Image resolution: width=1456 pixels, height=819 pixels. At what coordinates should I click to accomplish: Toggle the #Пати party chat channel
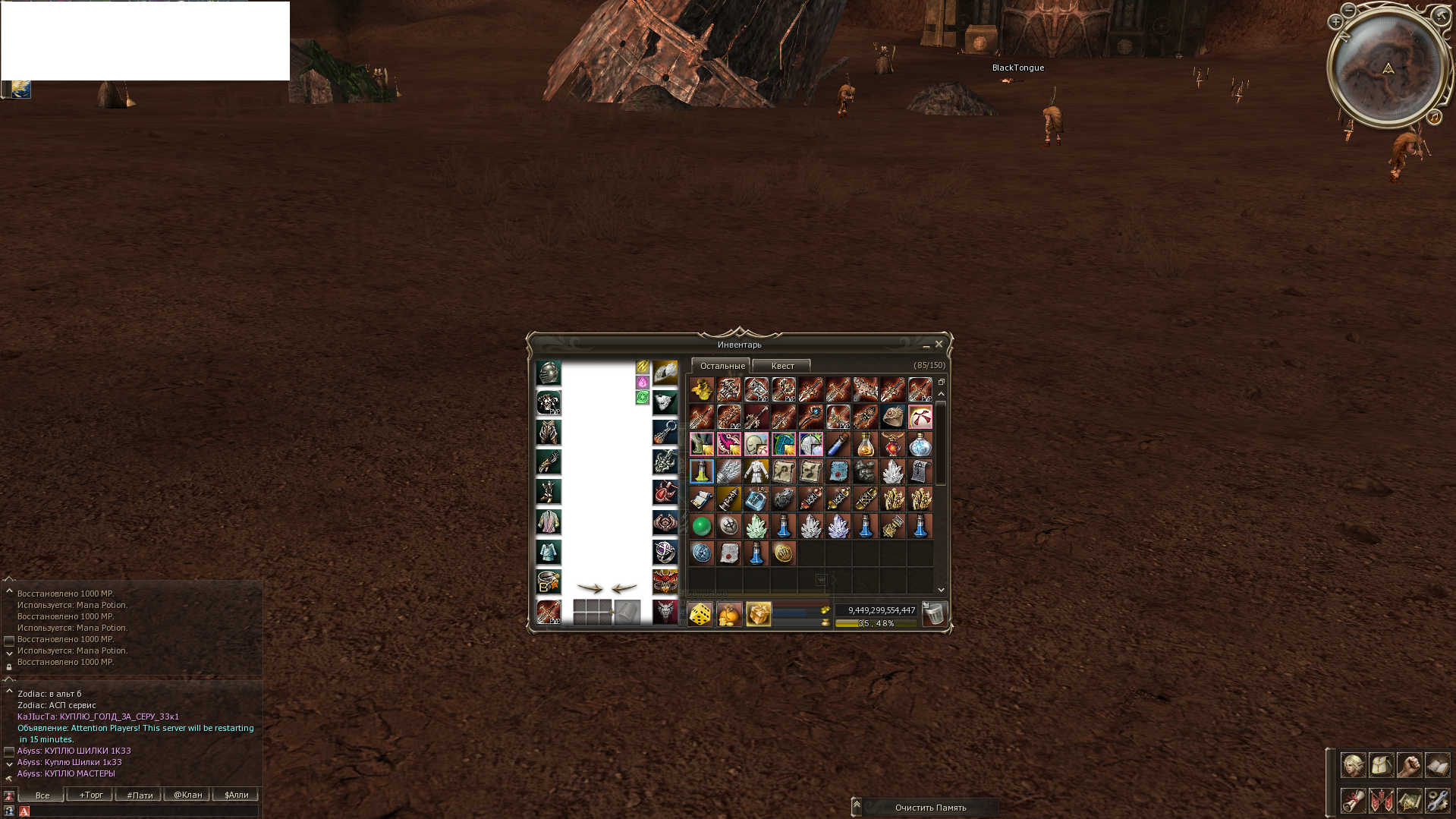138,794
